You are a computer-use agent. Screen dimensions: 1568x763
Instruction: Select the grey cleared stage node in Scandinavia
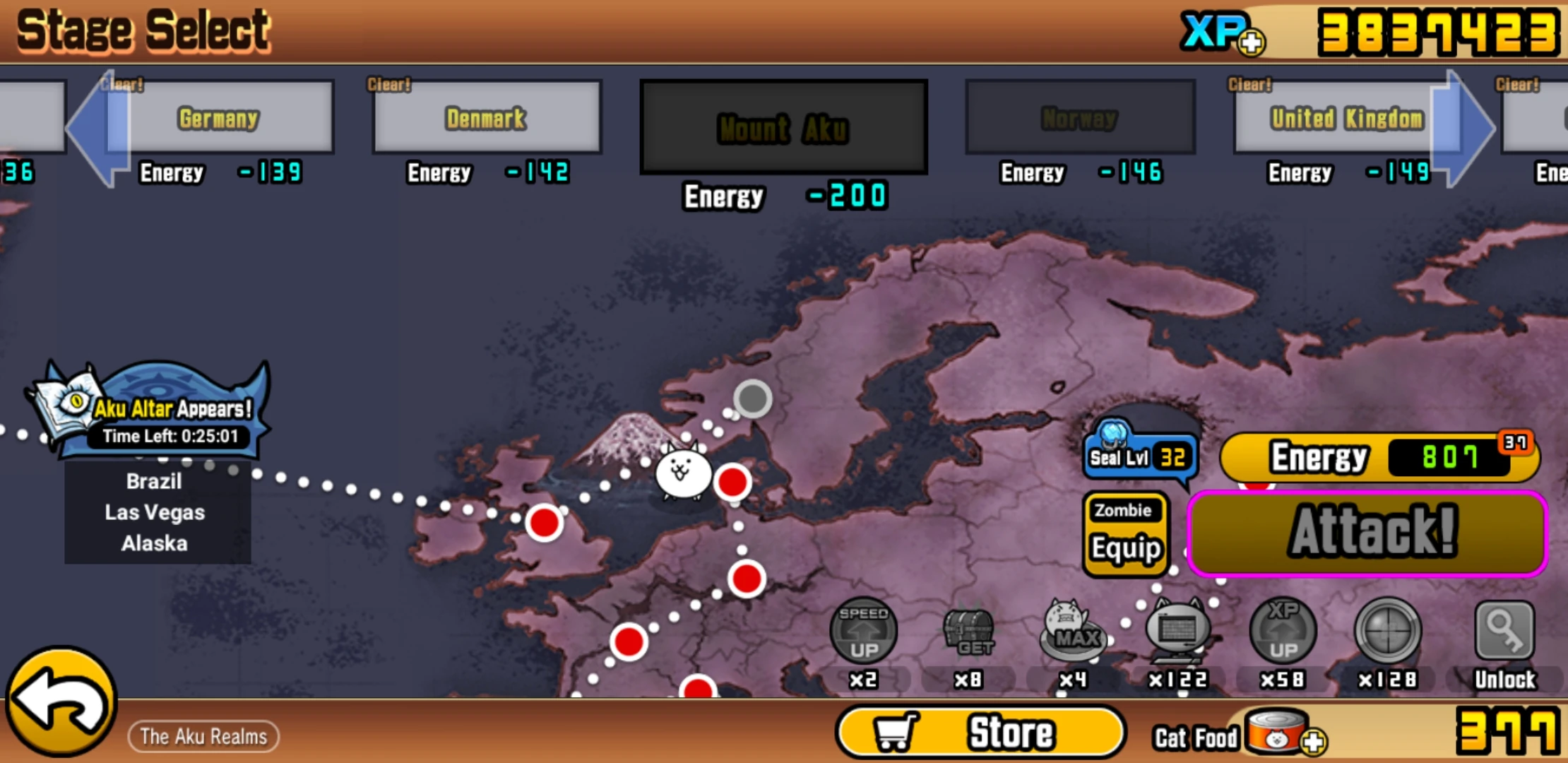(x=751, y=399)
